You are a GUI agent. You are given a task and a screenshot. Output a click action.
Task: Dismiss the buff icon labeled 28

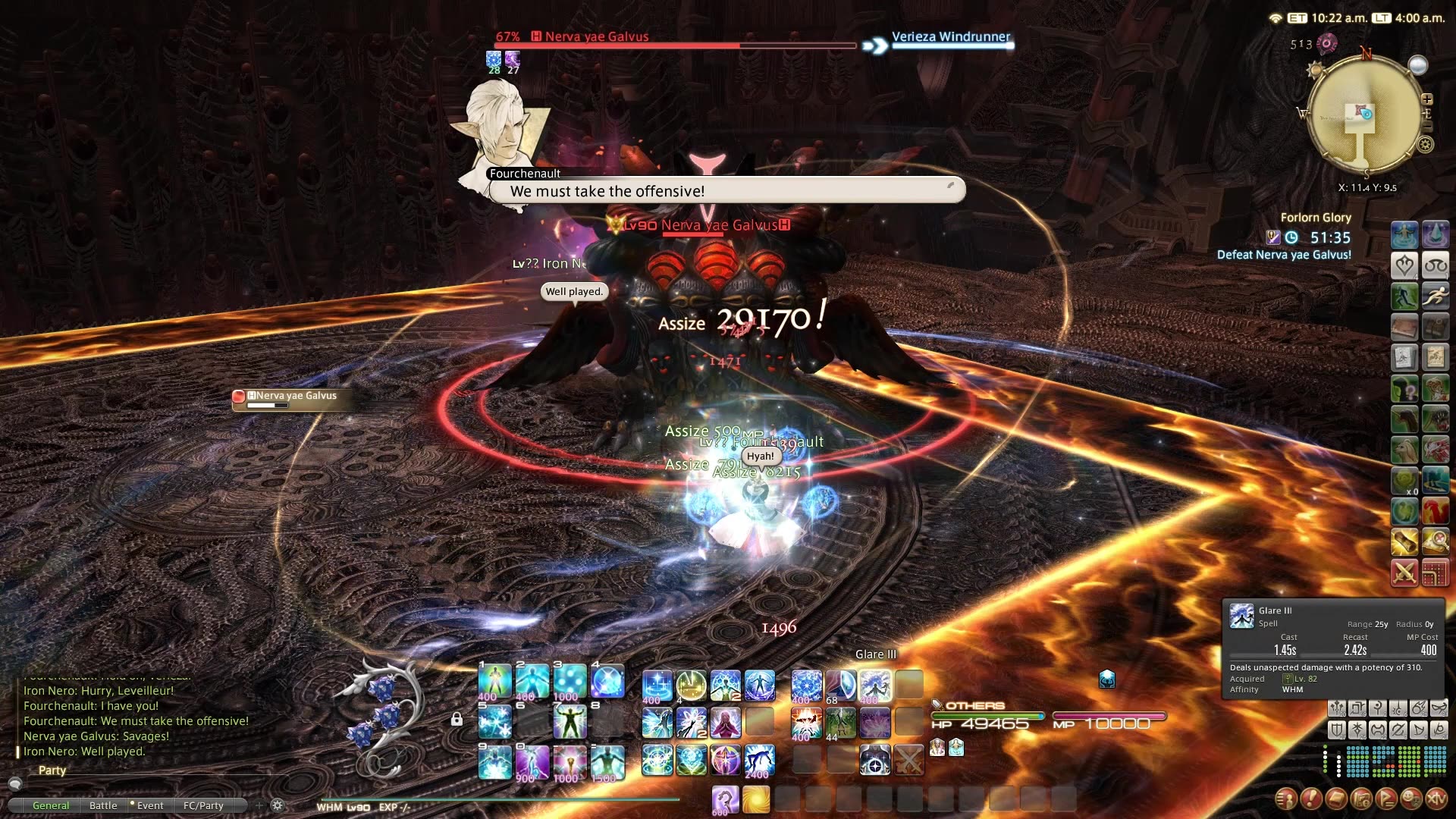click(494, 57)
